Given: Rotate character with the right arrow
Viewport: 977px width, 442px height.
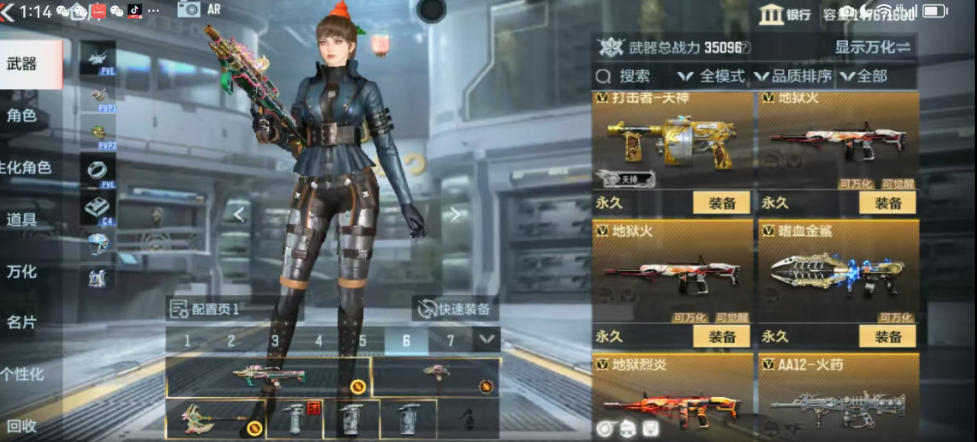Looking at the screenshot, I should [x=454, y=213].
